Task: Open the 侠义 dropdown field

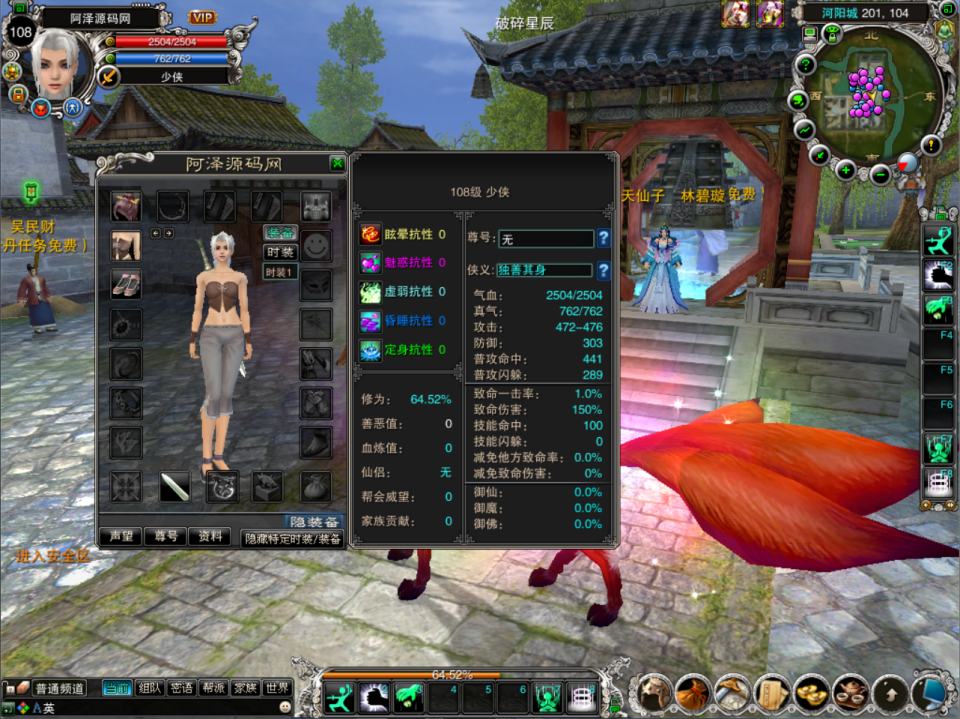Action: 544,270
